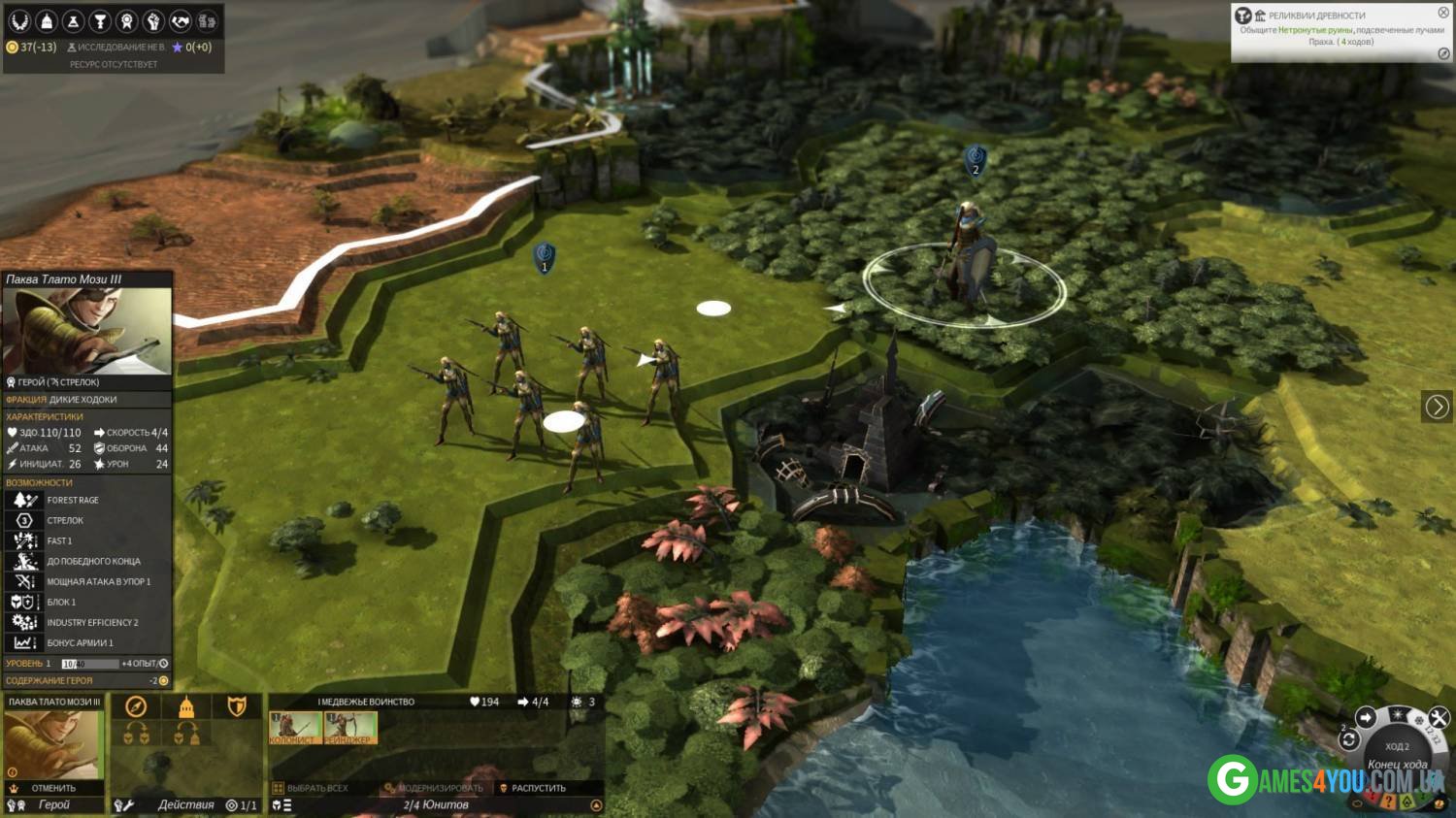Open the research flask screen
Image resolution: width=1456 pixels, height=818 pixels.
(x=73, y=20)
